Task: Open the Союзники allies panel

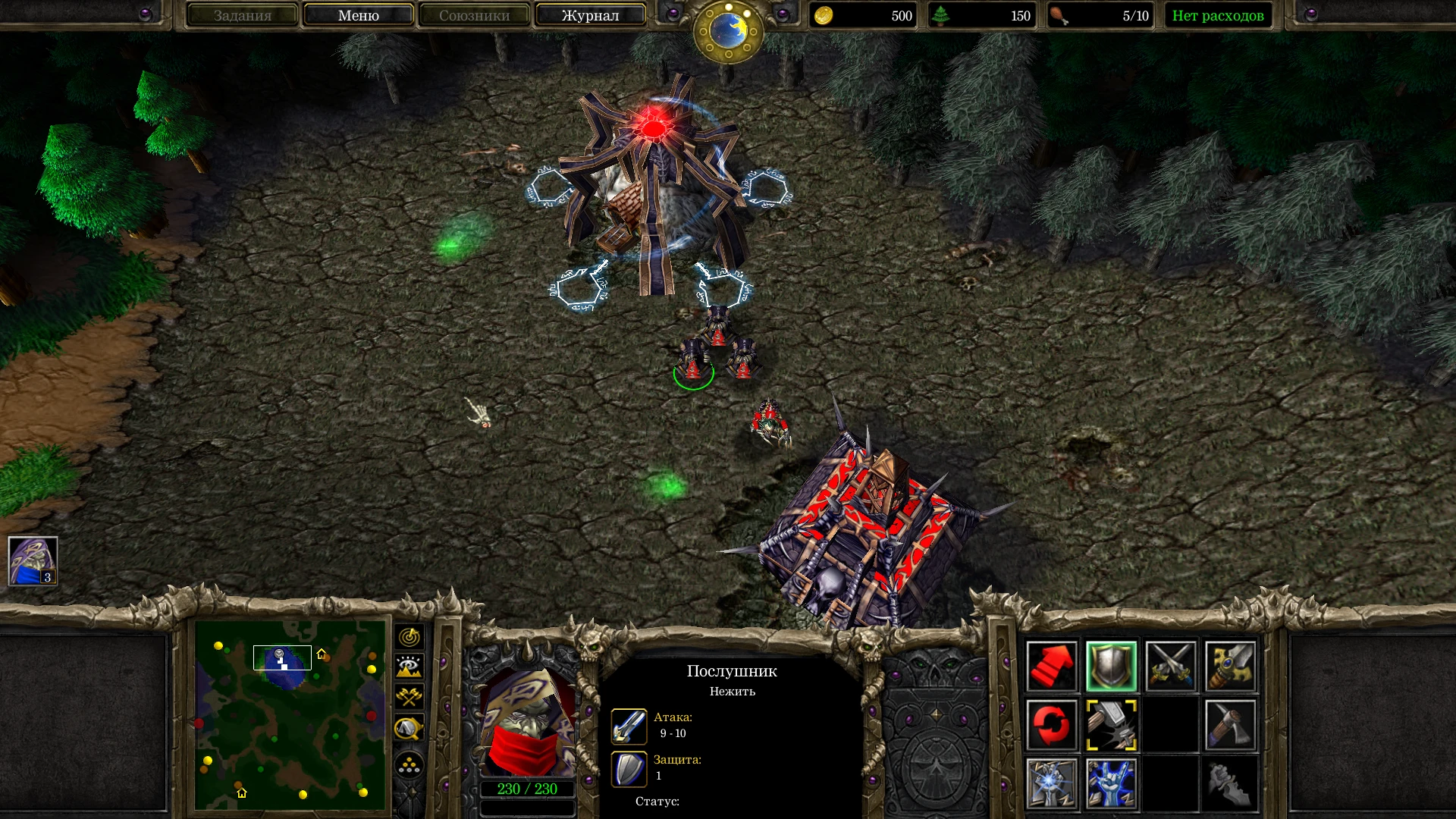Action: tap(474, 15)
